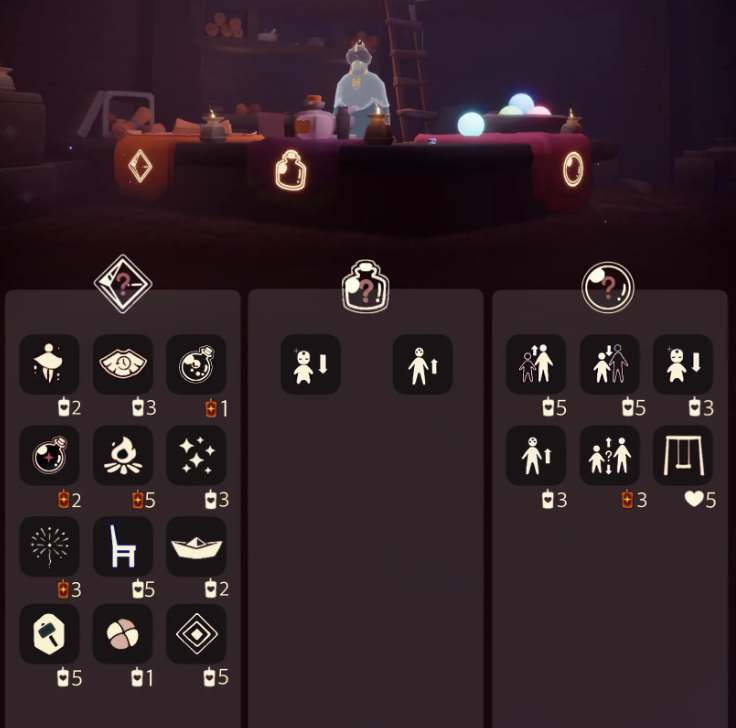
Task: Choose the paper boat item
Action: (196, 546)
